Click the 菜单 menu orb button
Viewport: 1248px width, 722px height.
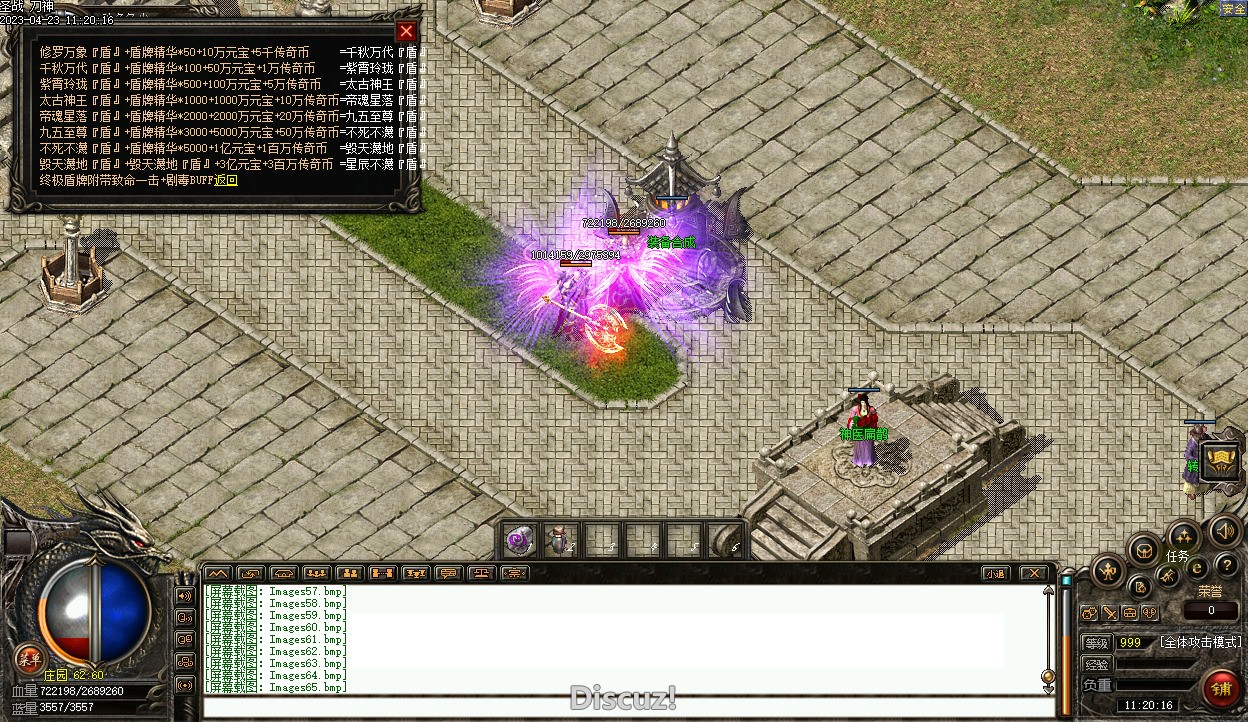tap(29, 658)
